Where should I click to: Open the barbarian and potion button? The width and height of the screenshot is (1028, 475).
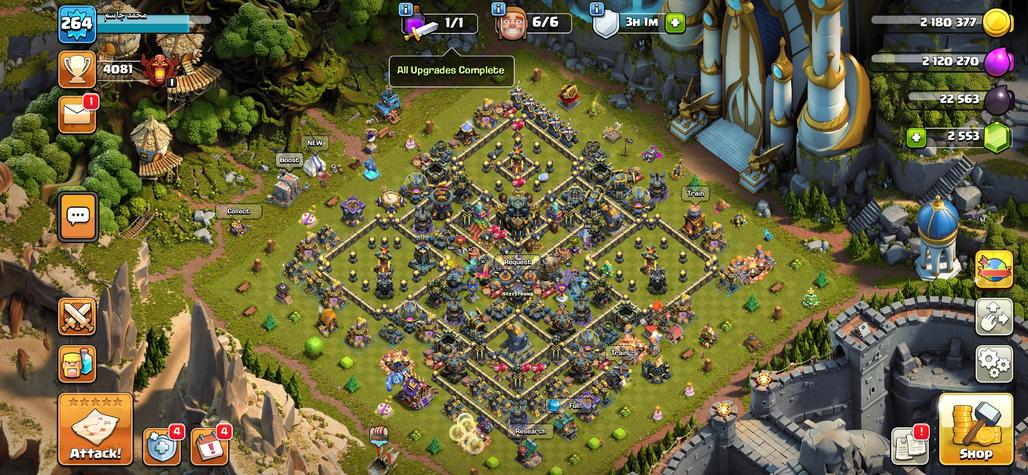[77, 363]
